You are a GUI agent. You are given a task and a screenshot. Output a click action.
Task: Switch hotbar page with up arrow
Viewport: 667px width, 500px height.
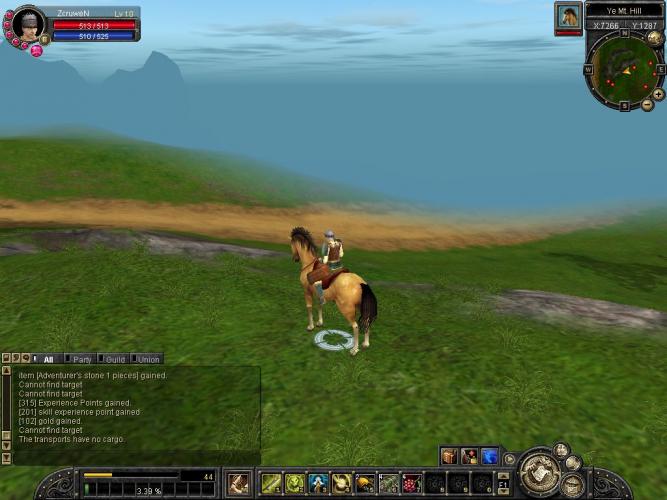(x=503, y=477)
